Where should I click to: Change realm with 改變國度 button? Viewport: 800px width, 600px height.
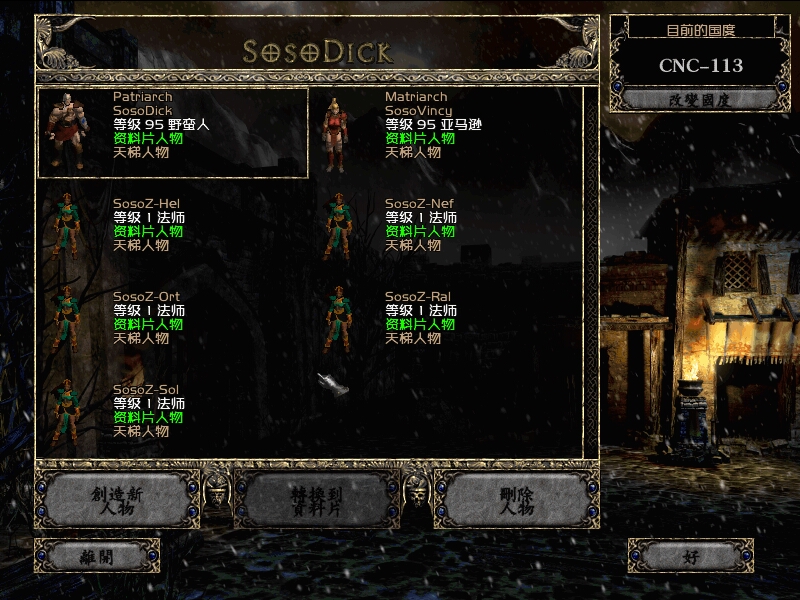695,100
